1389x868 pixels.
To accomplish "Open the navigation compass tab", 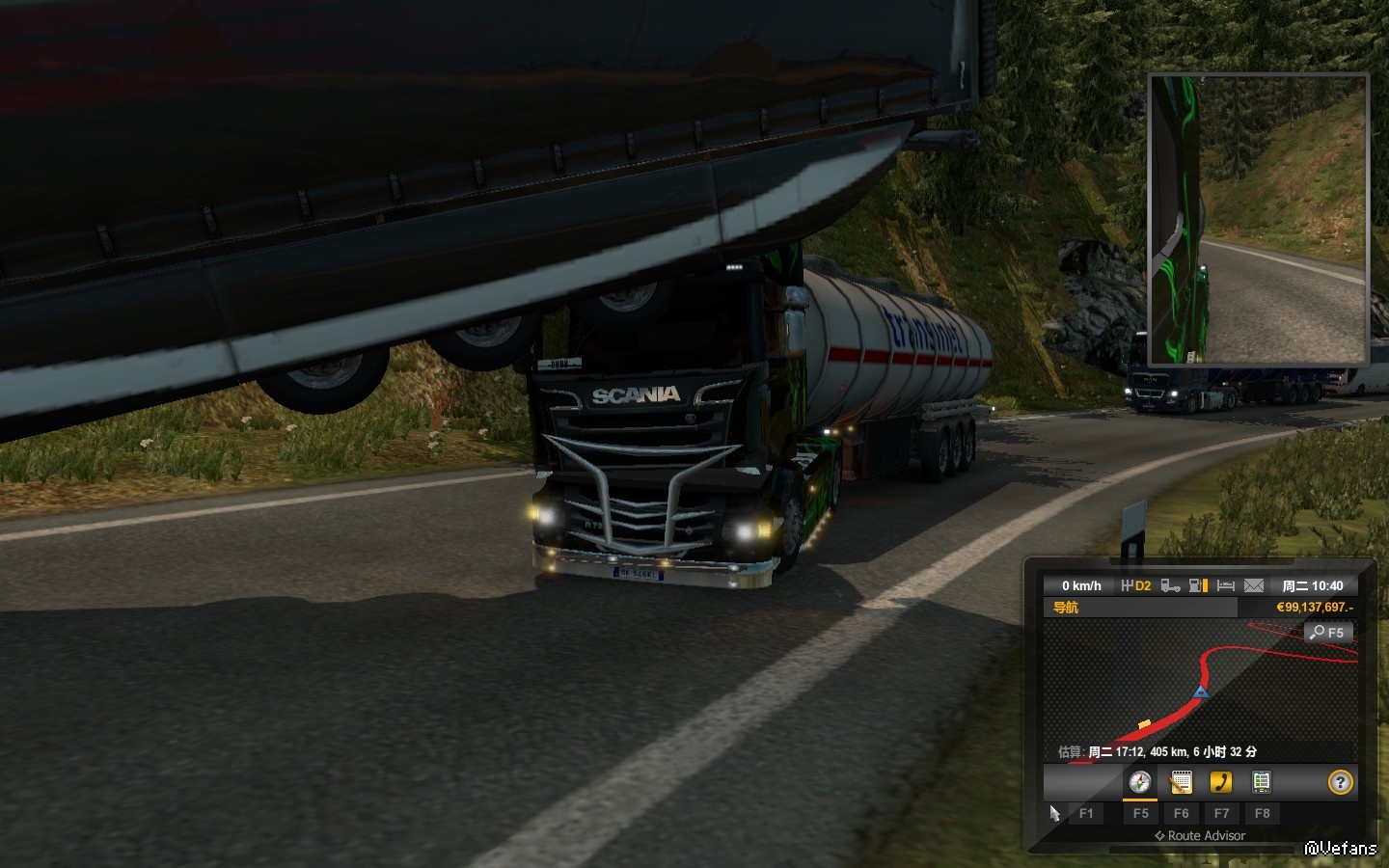I will pos(1139,782).
